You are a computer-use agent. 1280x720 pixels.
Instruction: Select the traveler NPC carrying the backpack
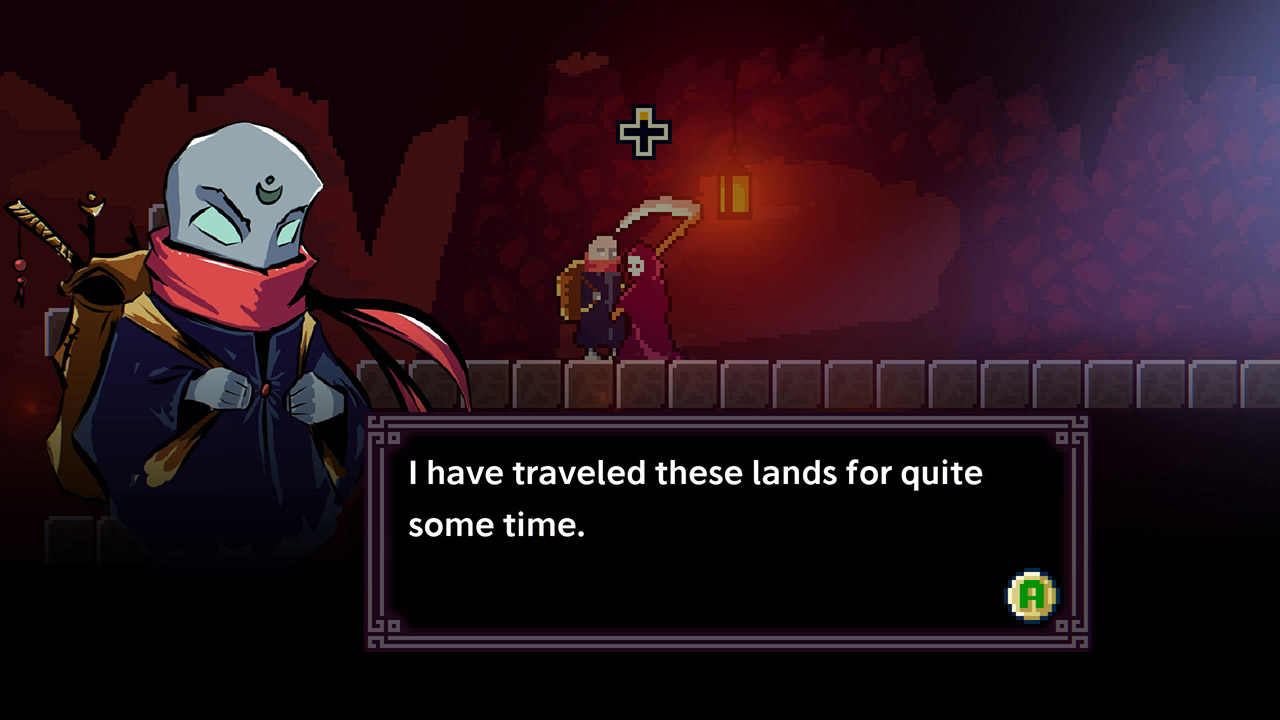tap(597, 300)
